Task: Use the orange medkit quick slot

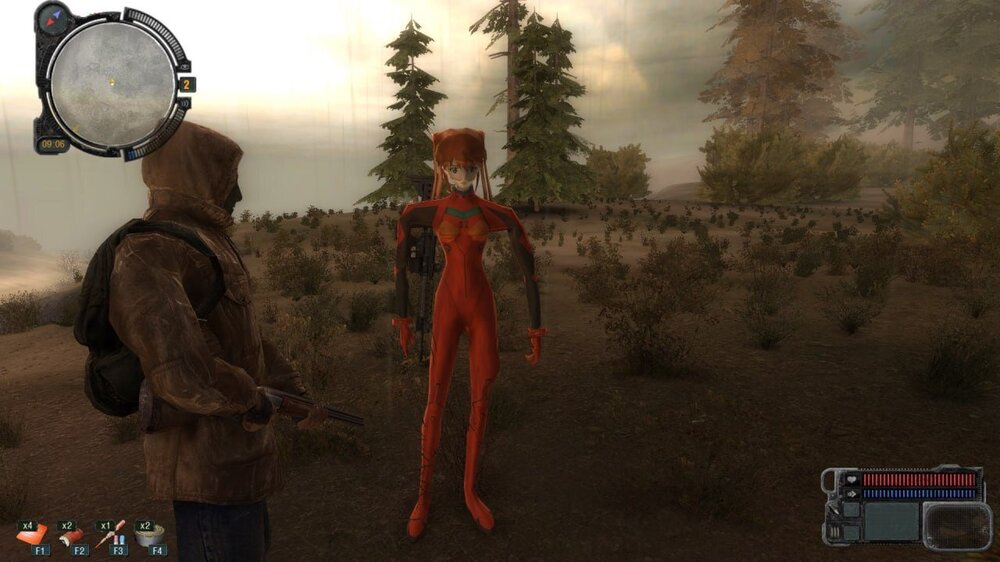Action: pyautogui.click(x=32, y=536)
